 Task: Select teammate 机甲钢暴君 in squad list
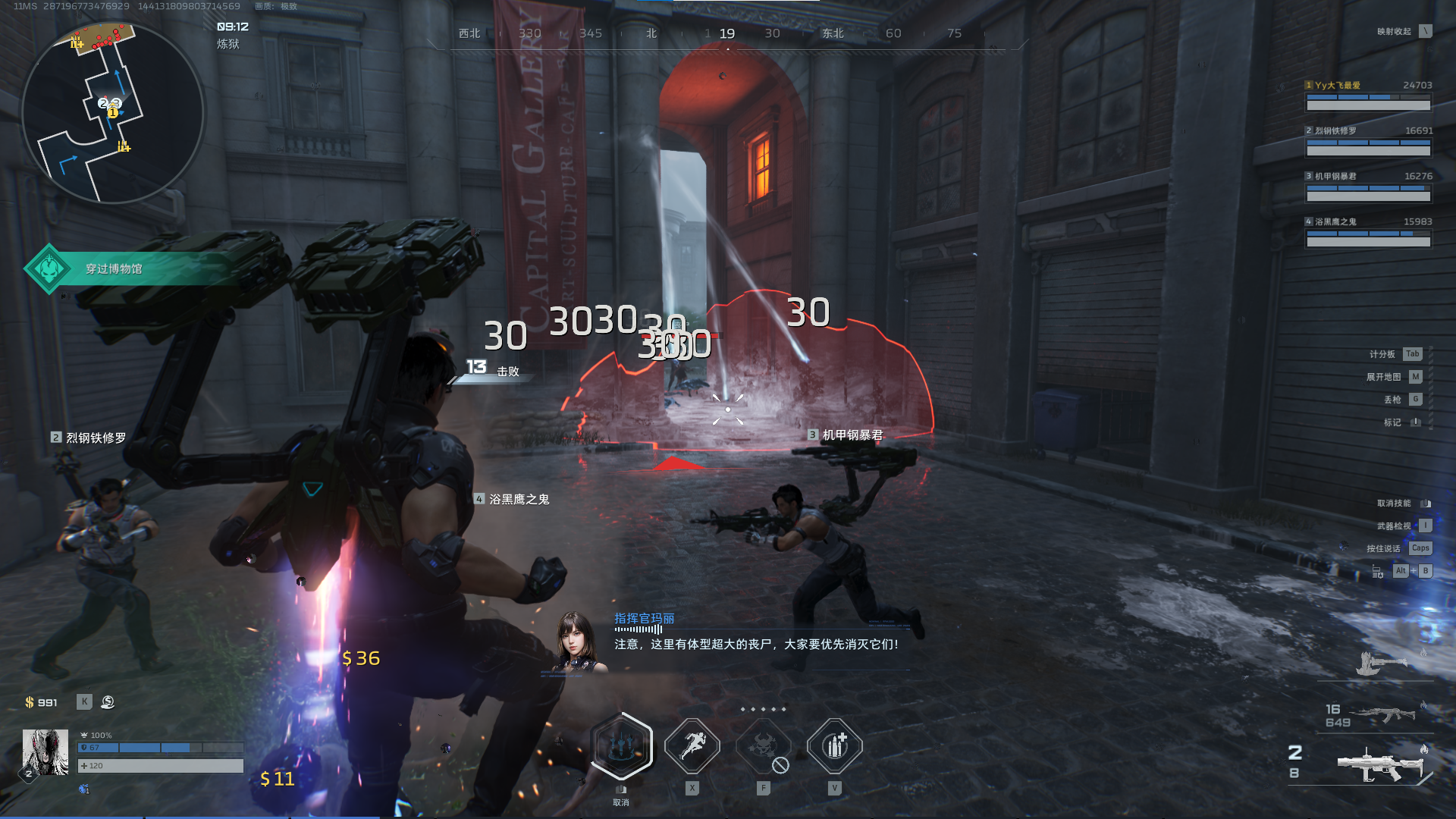pos(1368,187)
